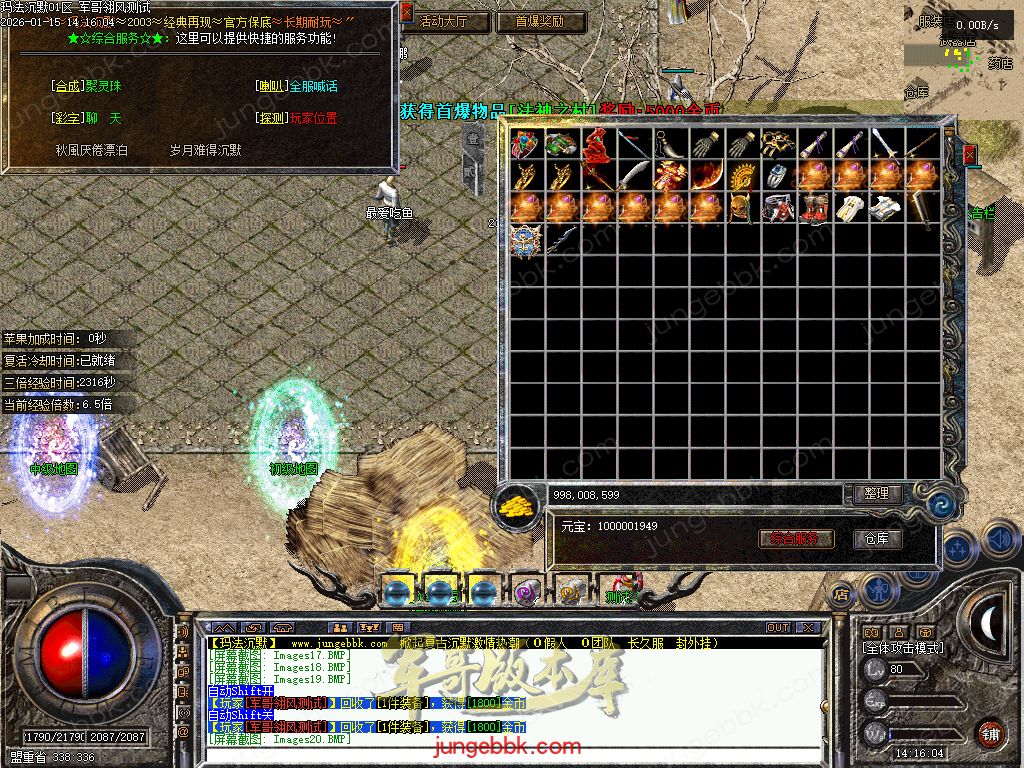Click the 全体攻击模式 attack mode label
Viewport: 1024px width, 768px height.
(x=903, y=648)
